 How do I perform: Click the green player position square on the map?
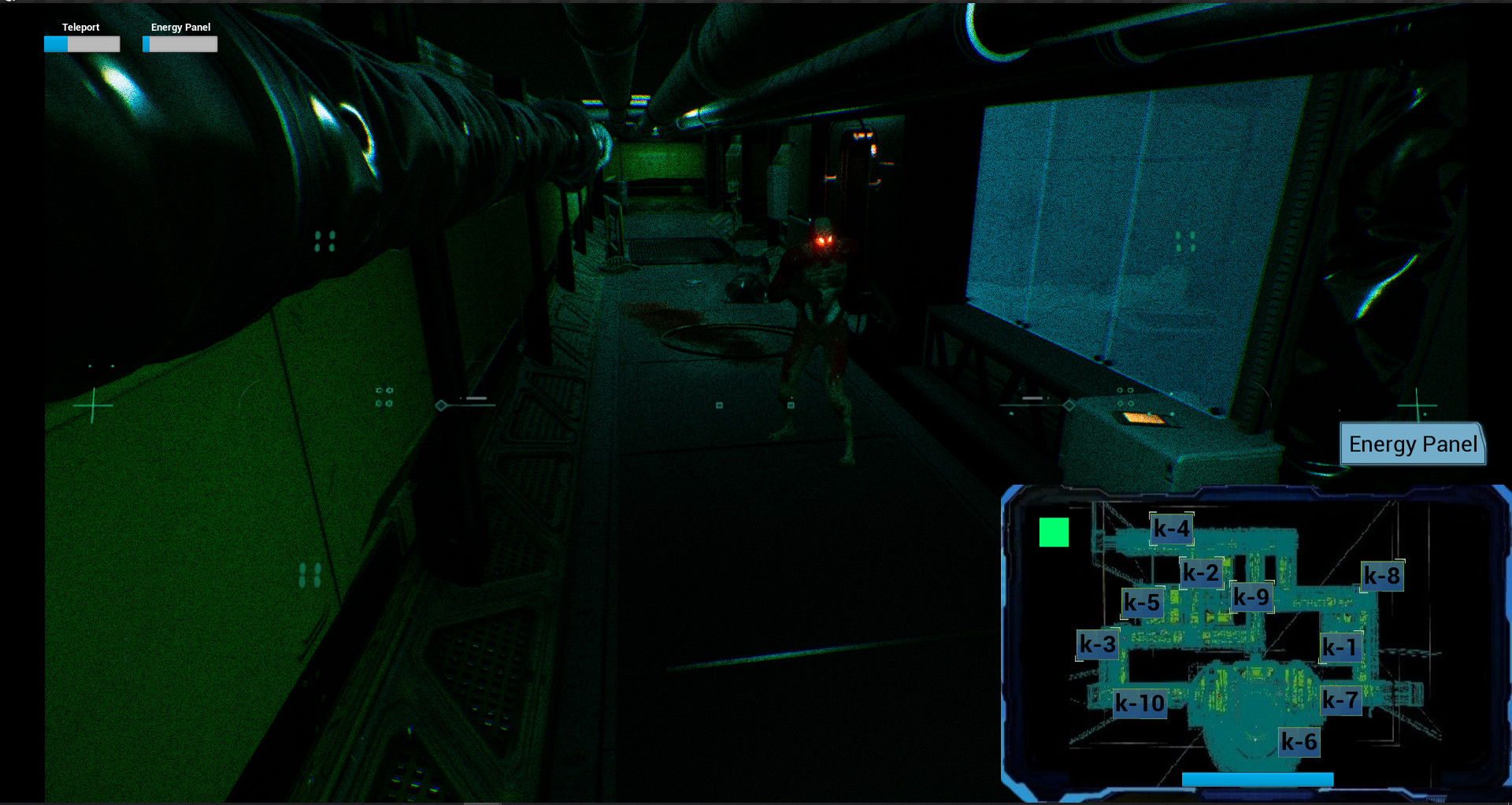1054,532
